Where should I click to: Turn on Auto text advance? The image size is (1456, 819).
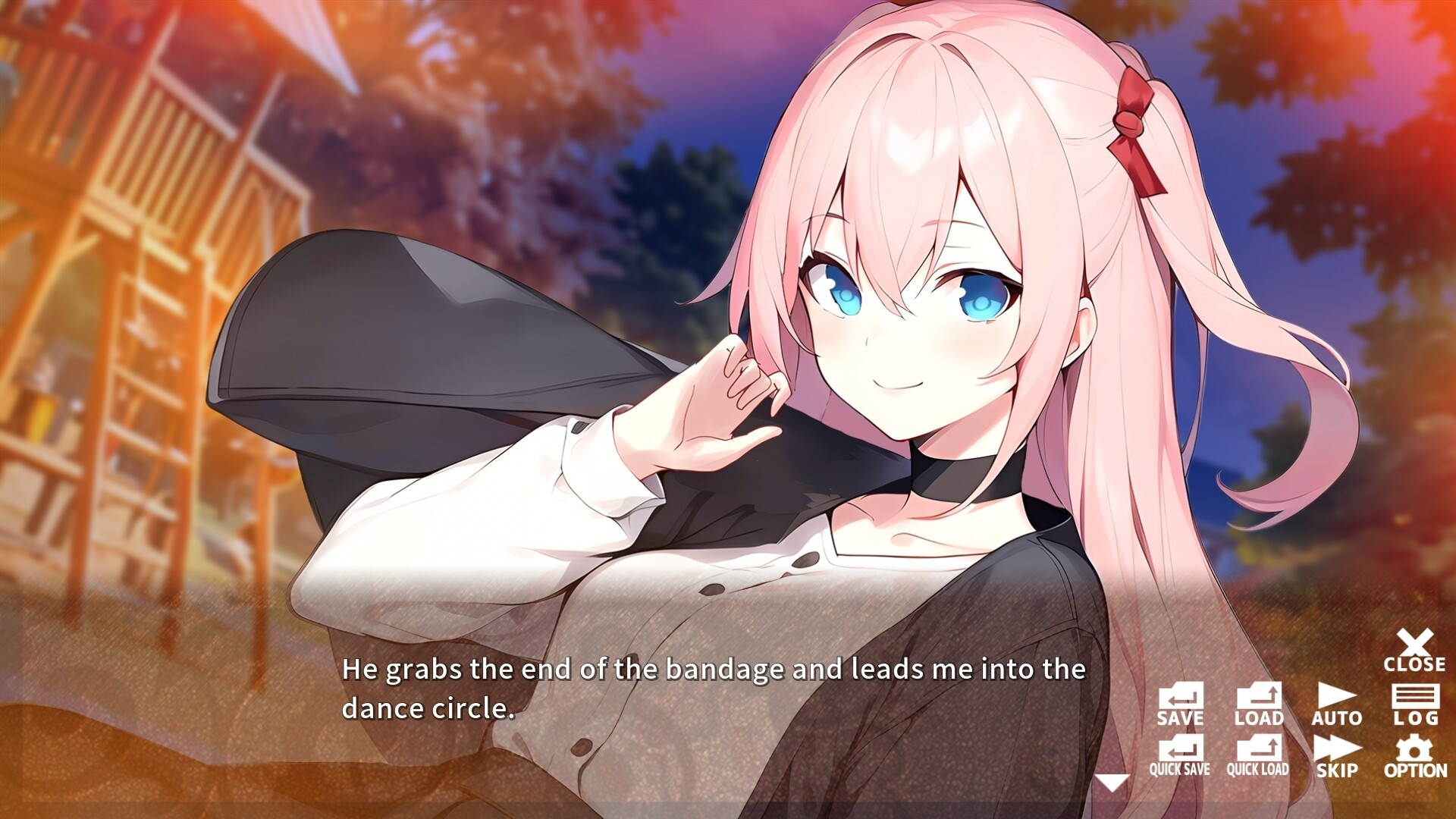coord(1337,704)
